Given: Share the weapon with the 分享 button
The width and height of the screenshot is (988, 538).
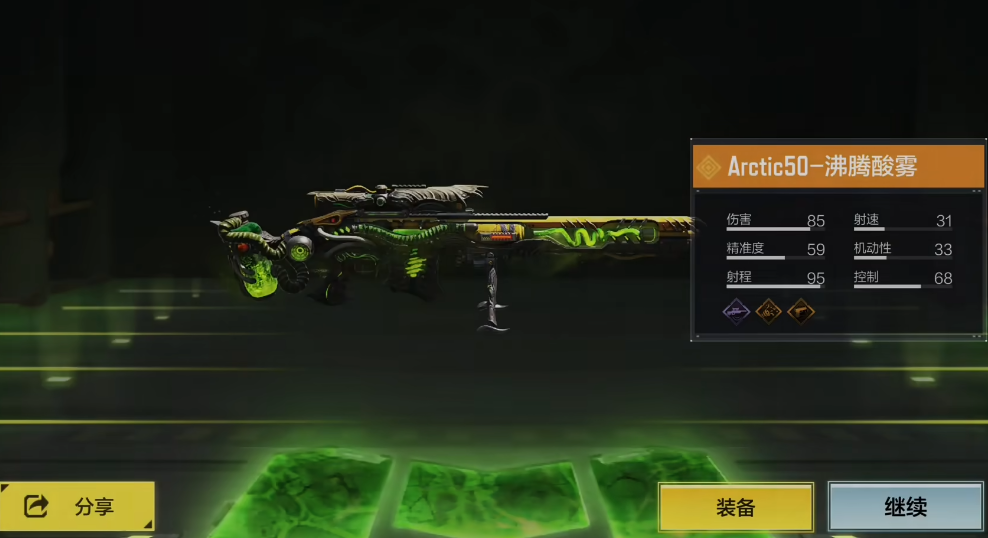Looking at the screenshot, I should (x=78, y=507).
